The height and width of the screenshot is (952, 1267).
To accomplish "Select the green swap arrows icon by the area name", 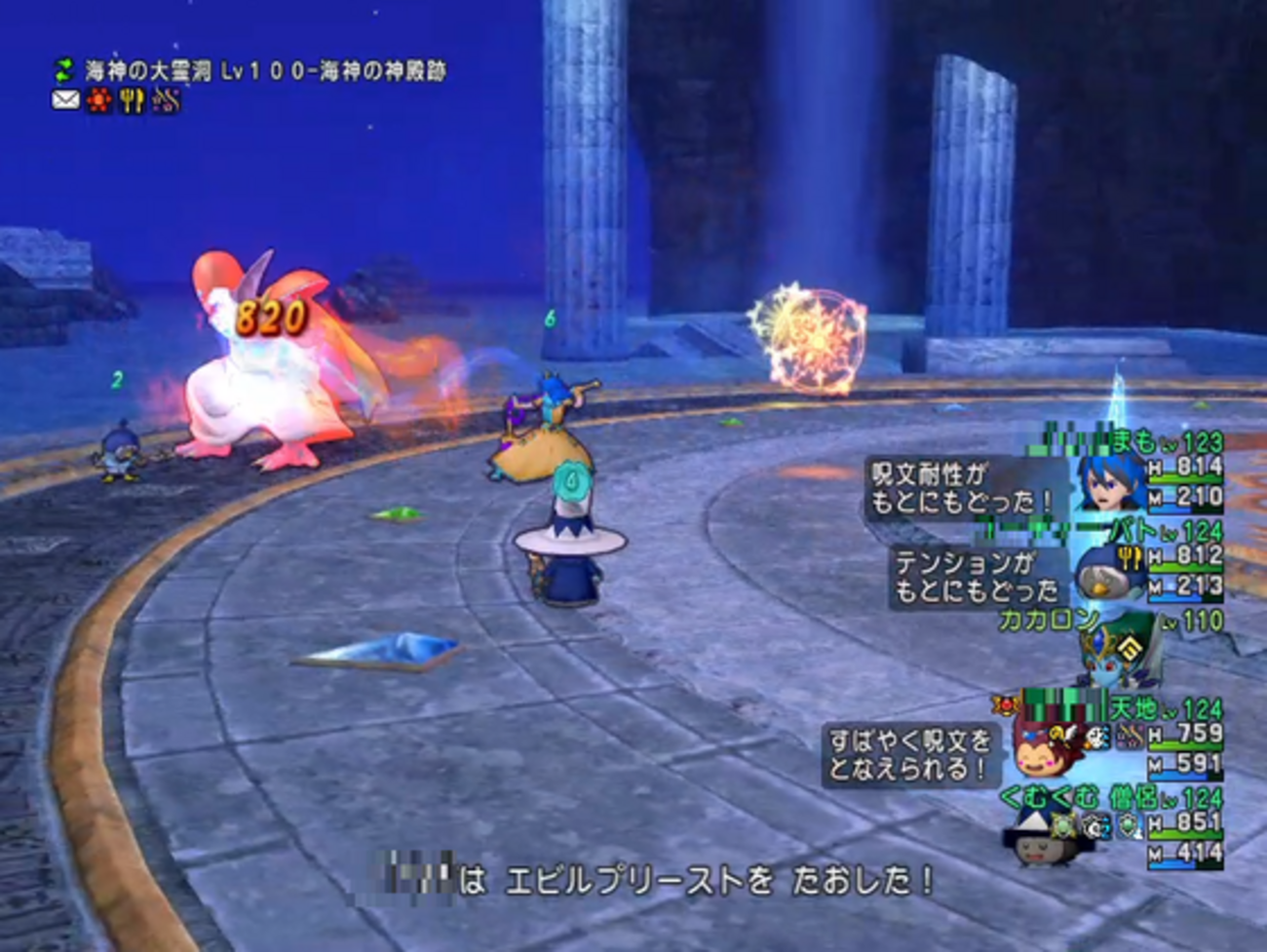I will (x=62, y=69).
